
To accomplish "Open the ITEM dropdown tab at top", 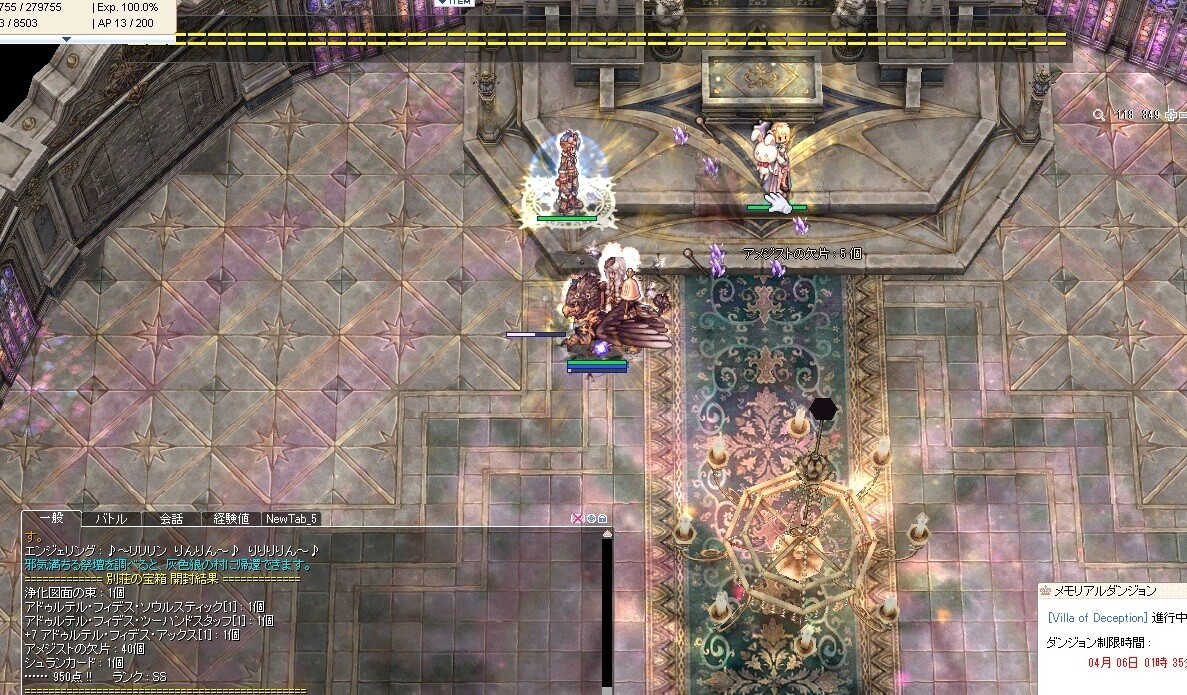I will pos(455,3).
